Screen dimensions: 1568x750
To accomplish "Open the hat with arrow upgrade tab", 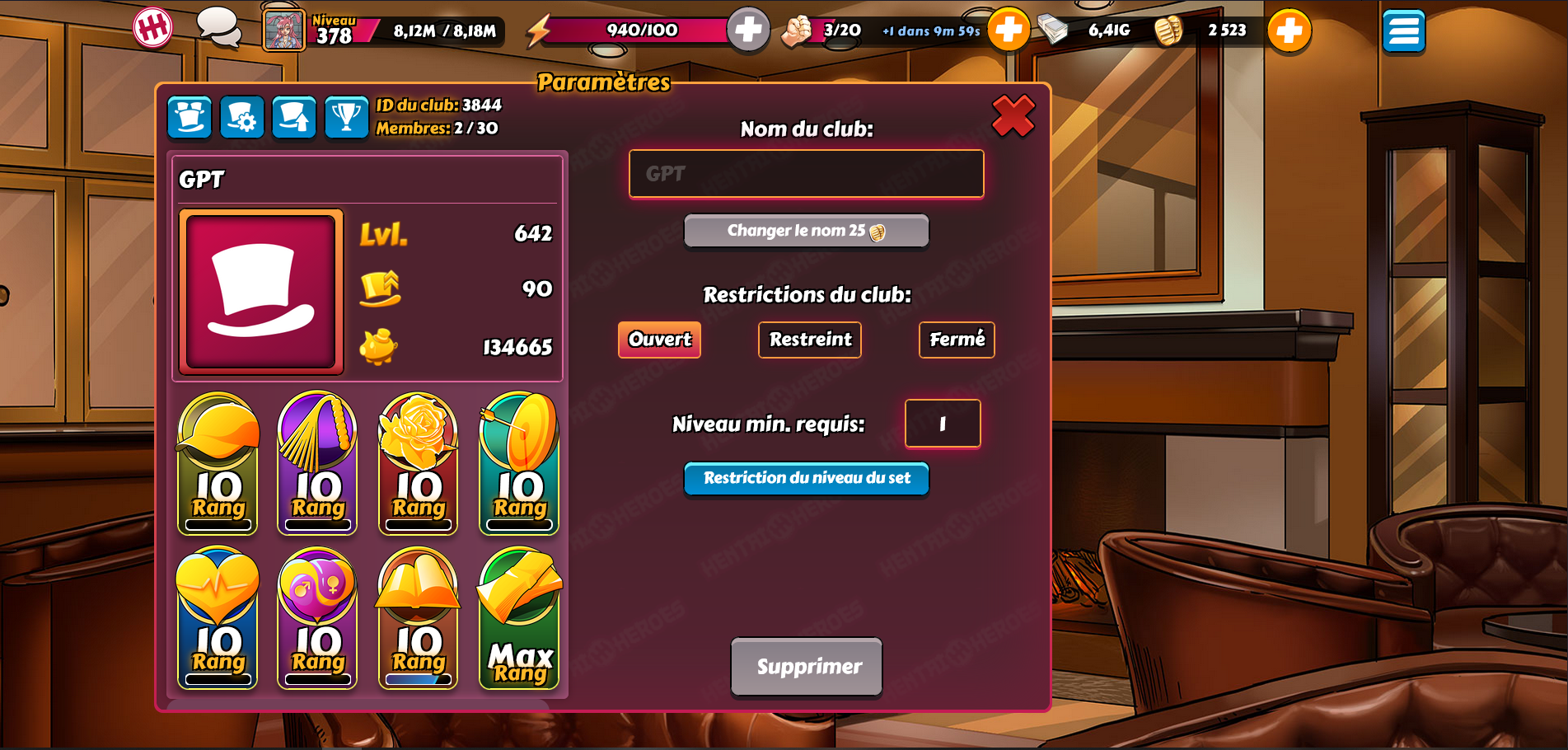I will pos(294,117).
